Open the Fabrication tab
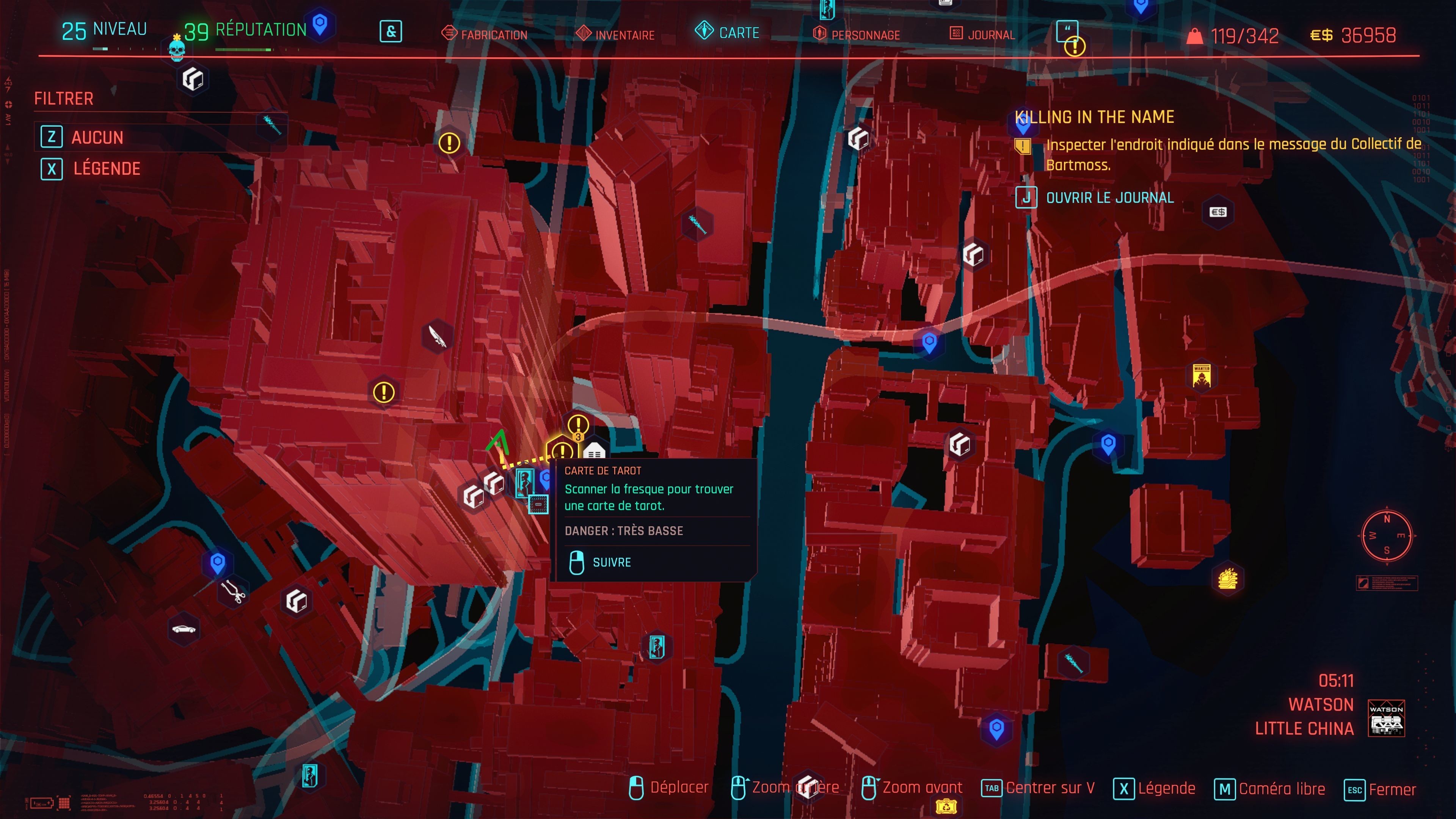1456x819 pixels. click(x=493, y=35)
